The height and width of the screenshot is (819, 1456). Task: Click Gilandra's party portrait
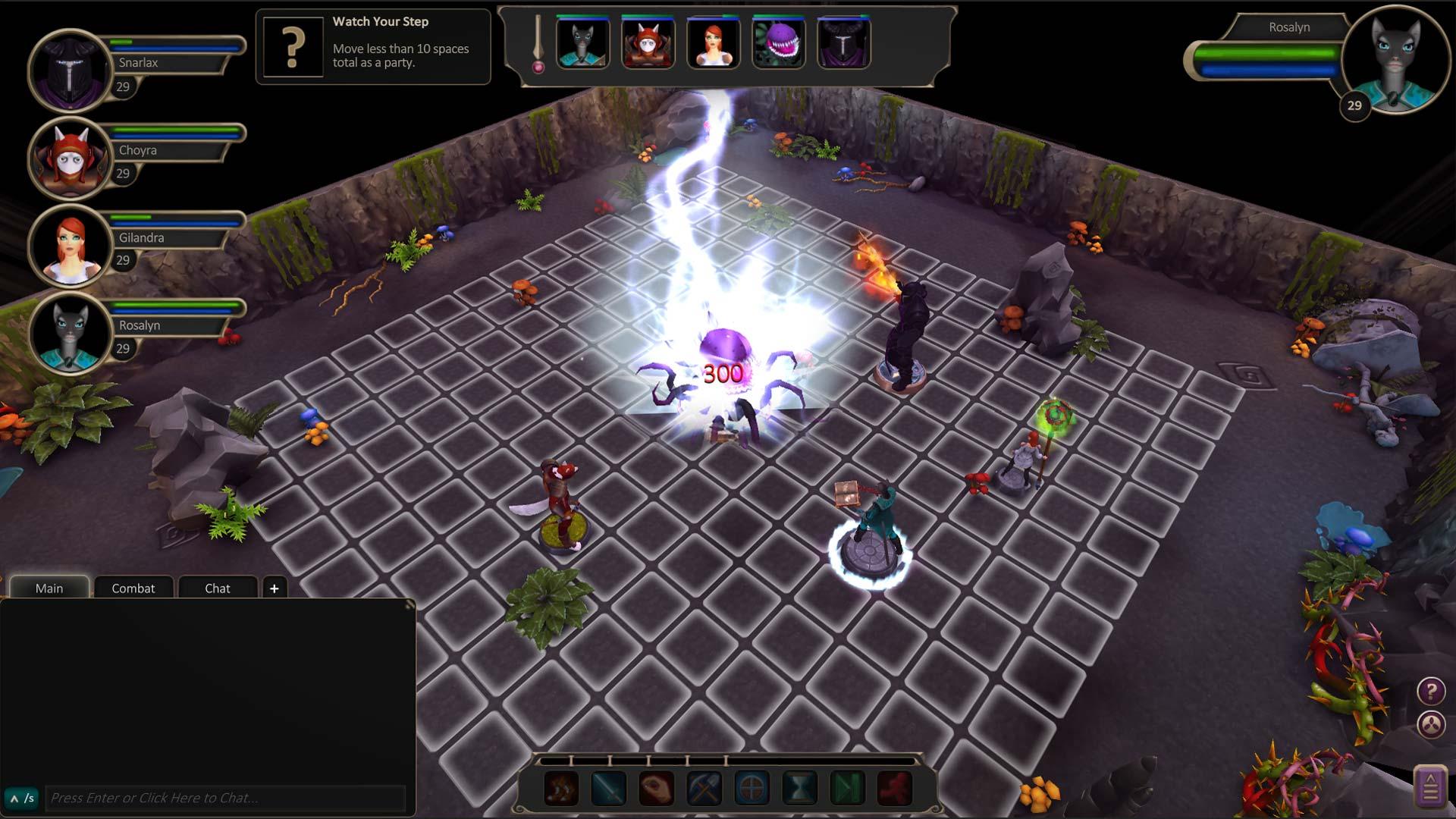click(70, 246)
